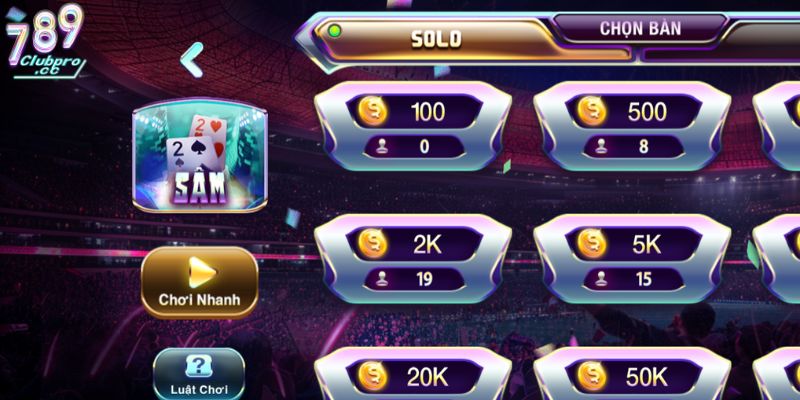Image resolution: width=800 pixels, height=400 pixels.
Task: Switch to the SOLO tab
Action: pos(436,38)
